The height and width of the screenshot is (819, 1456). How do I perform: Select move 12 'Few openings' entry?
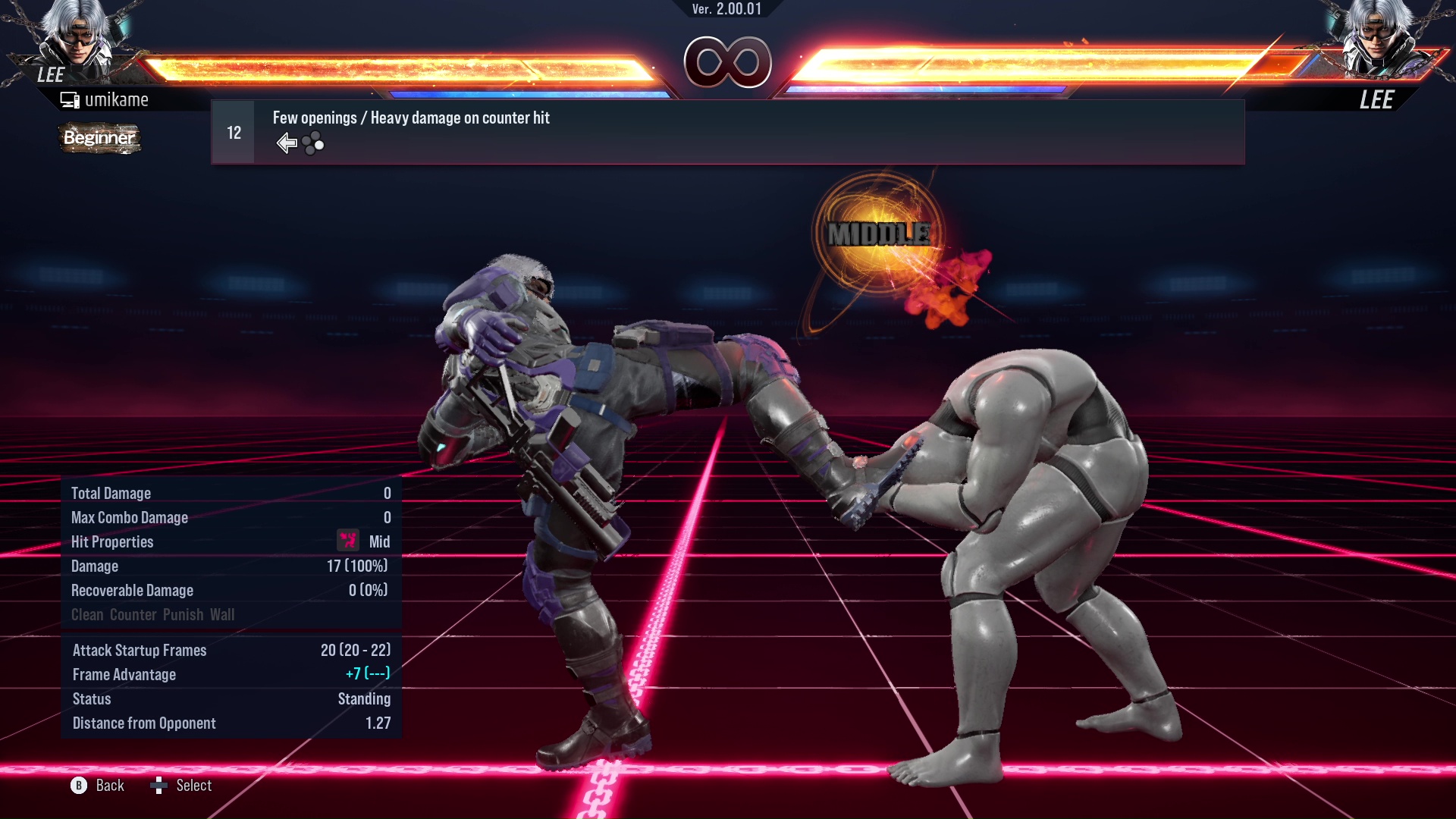(726, 132)
